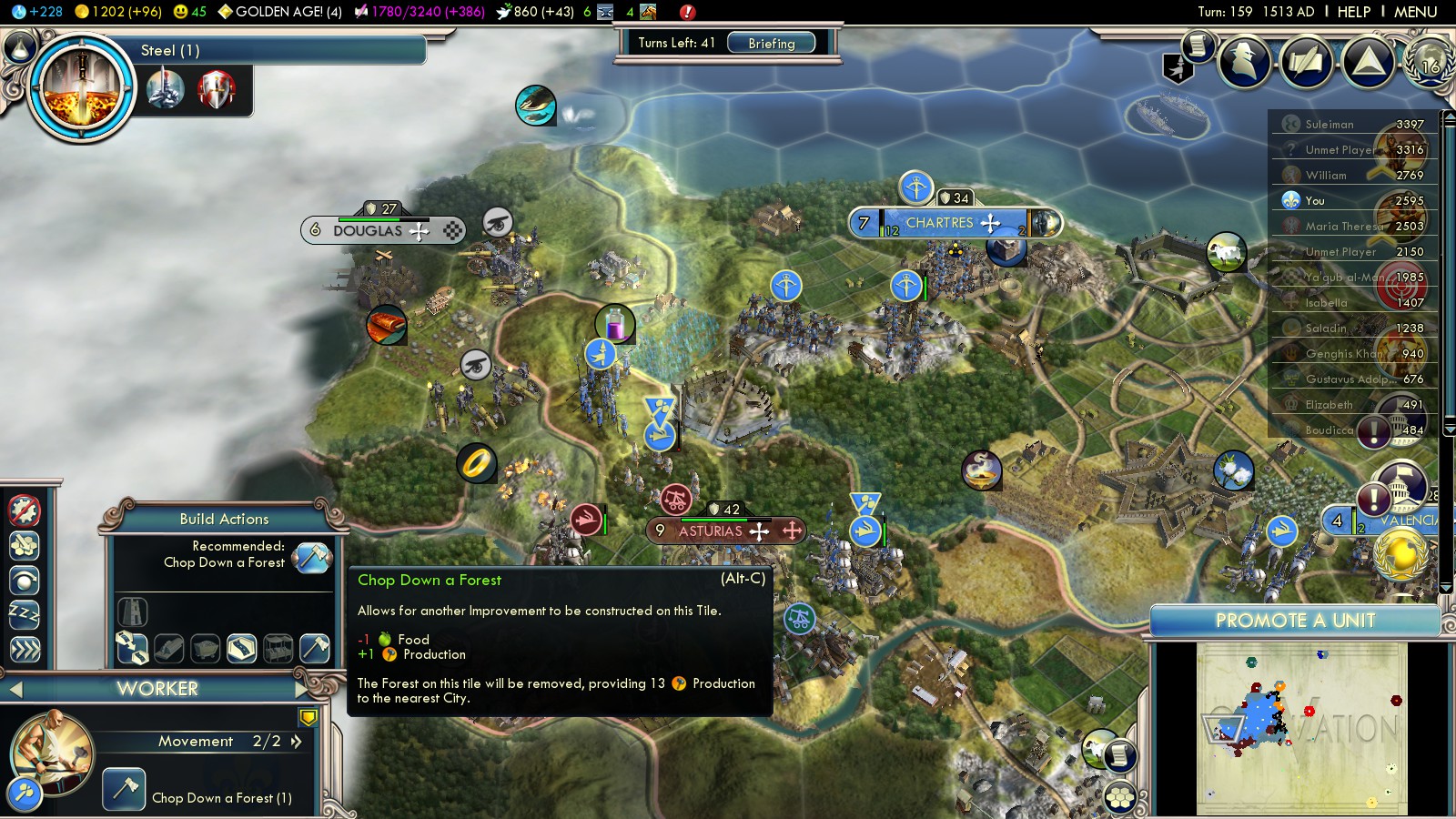Open the game MENU
The image size is (1456, 819).
pyautogui.click(x=1415, y=12)
